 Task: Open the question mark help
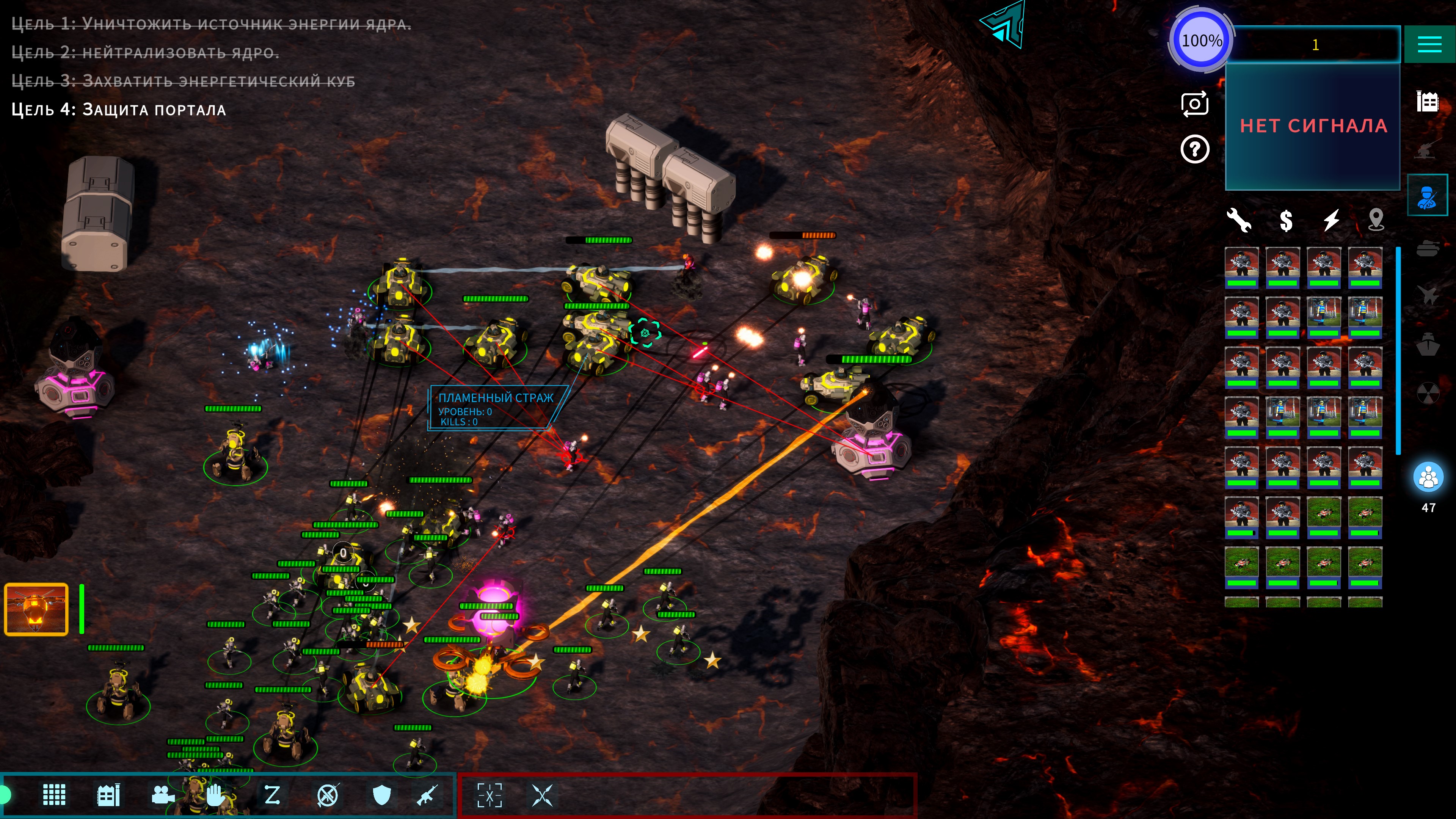click(1194, 149)
